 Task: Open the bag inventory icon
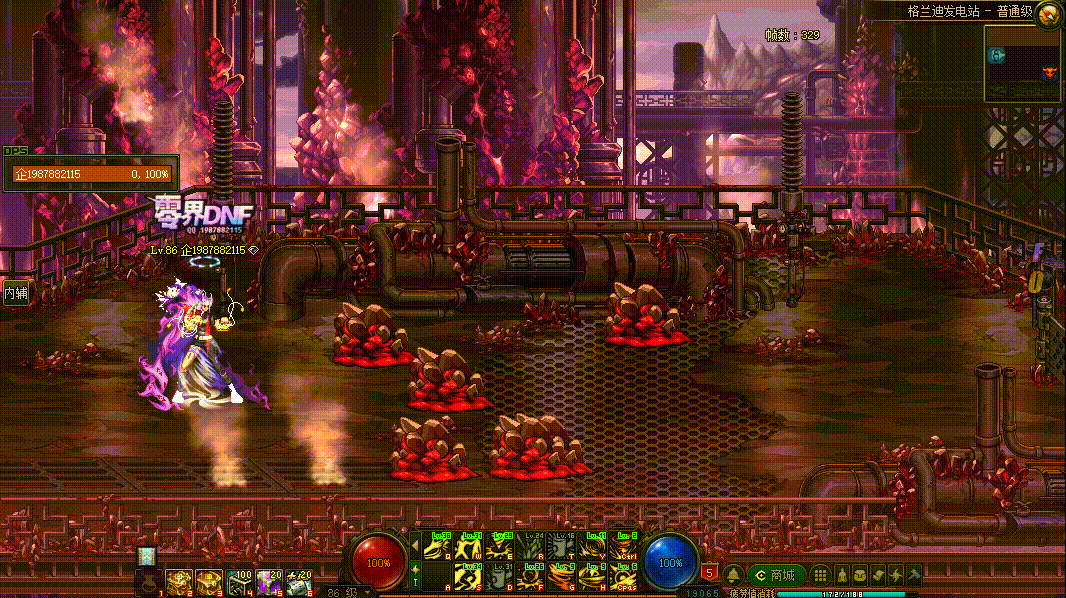pos(859,575)
